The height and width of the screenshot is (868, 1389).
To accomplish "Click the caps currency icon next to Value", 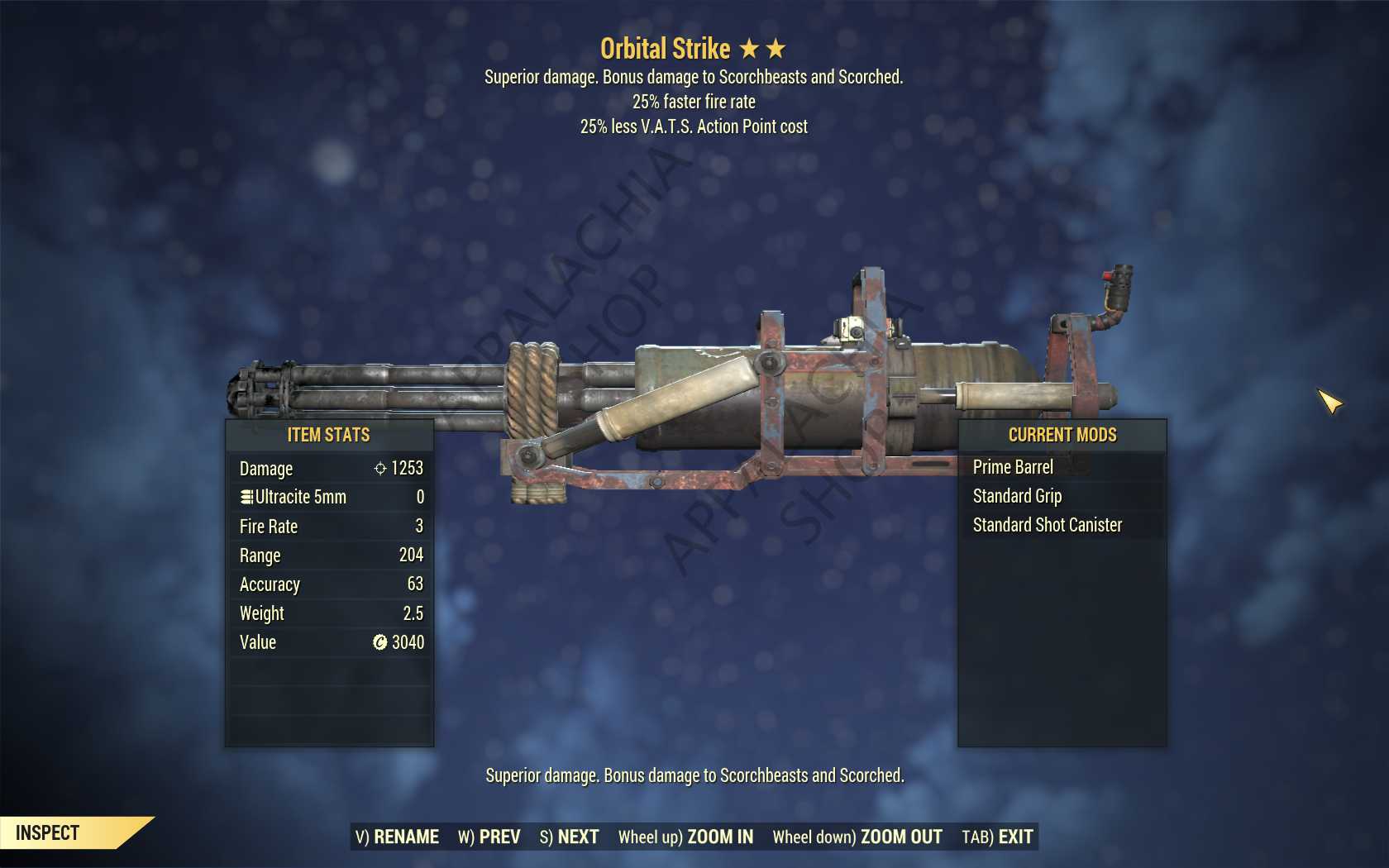I will (379, 642).
